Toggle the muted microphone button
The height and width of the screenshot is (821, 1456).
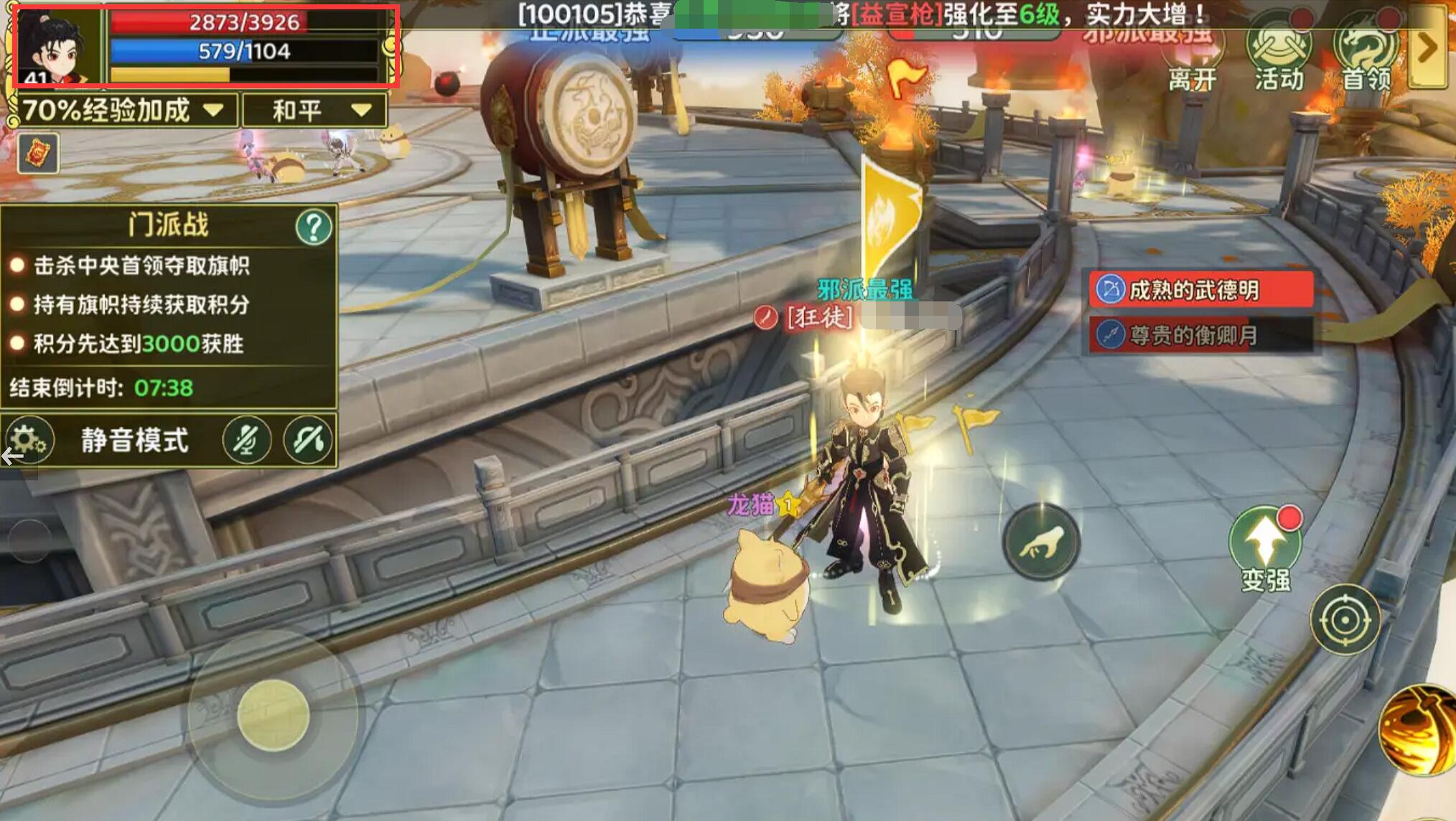[246, 440]
